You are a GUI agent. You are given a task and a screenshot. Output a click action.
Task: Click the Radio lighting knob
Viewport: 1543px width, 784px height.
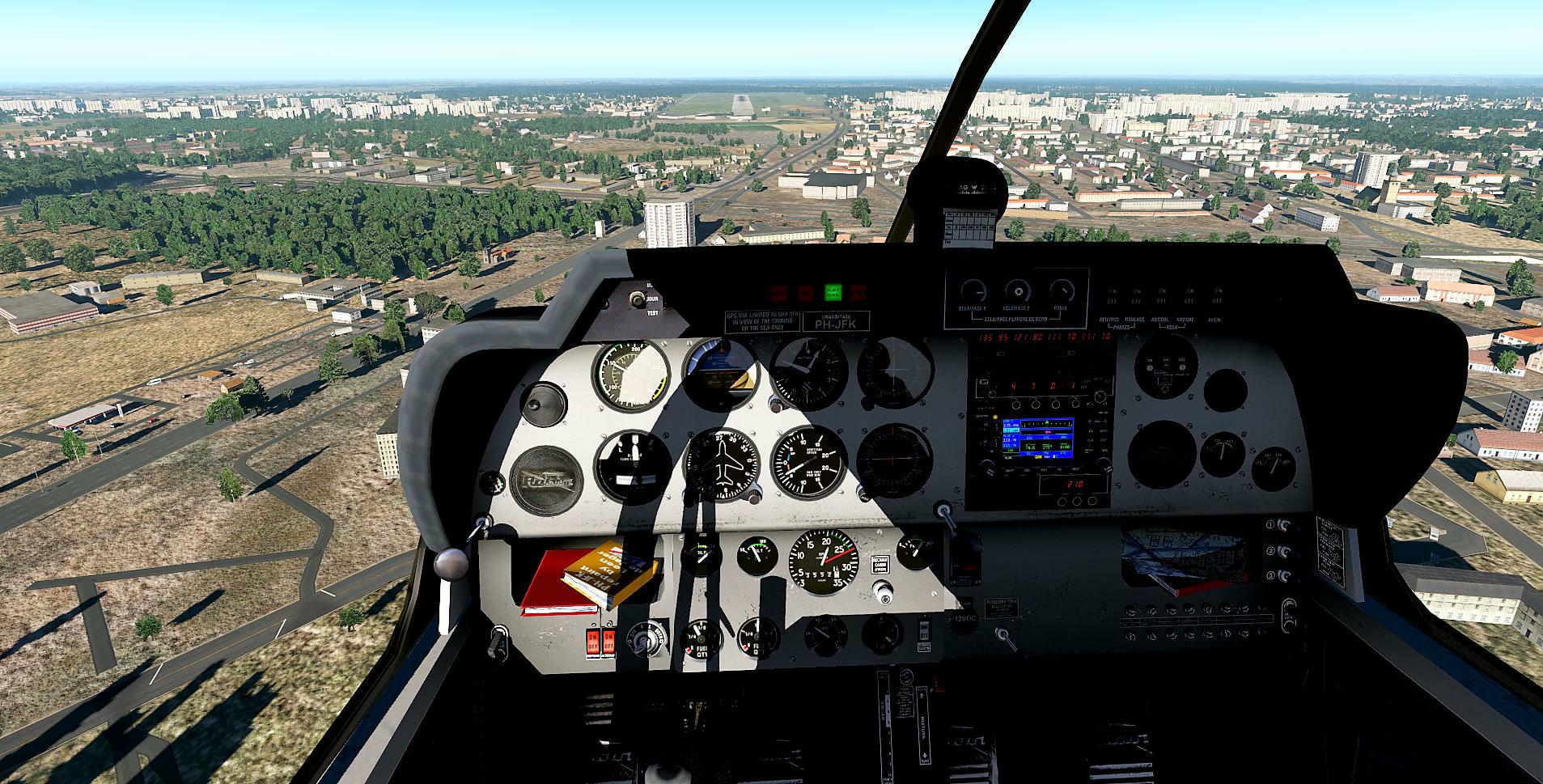[1062, 291]
